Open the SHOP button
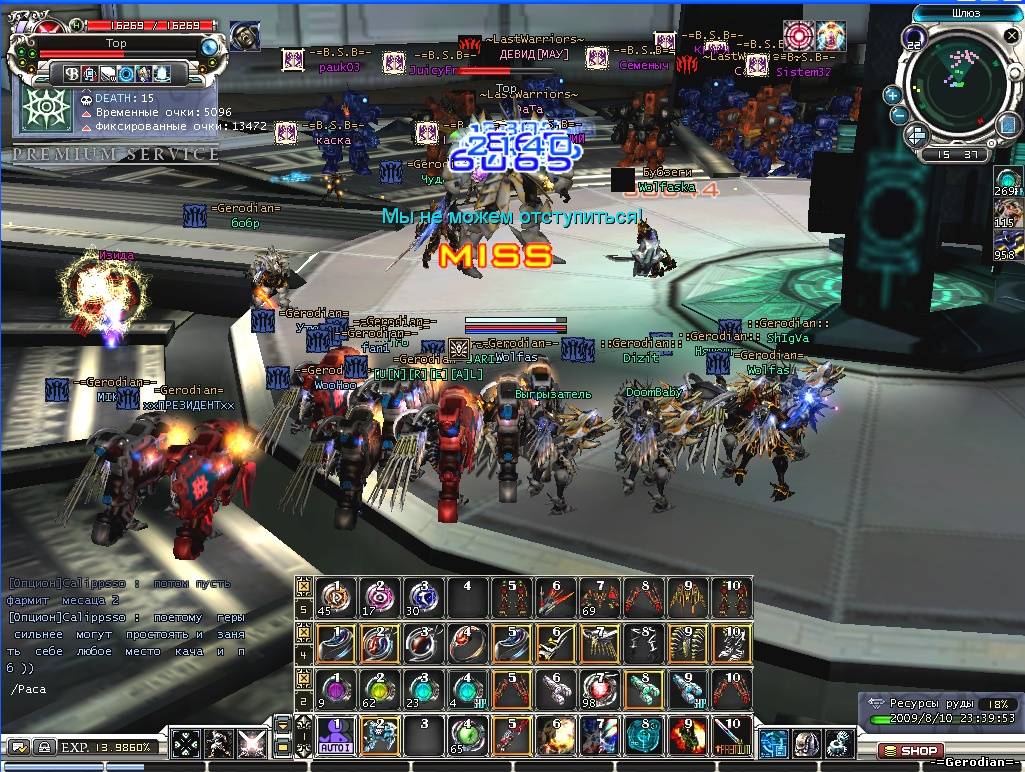This screenshot has width=1025, height=772. pos(910,750)
